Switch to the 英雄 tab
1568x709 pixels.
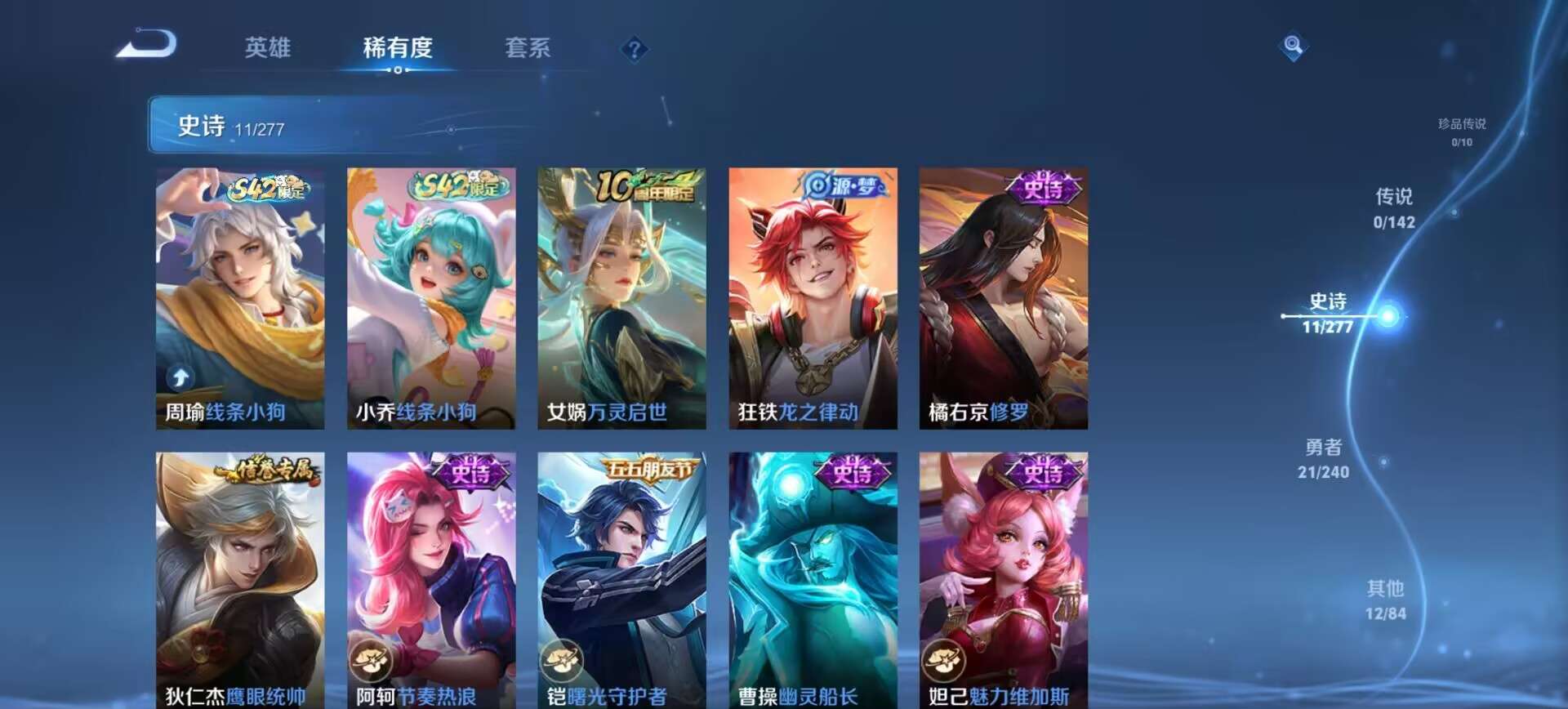(x=268, y=48)
